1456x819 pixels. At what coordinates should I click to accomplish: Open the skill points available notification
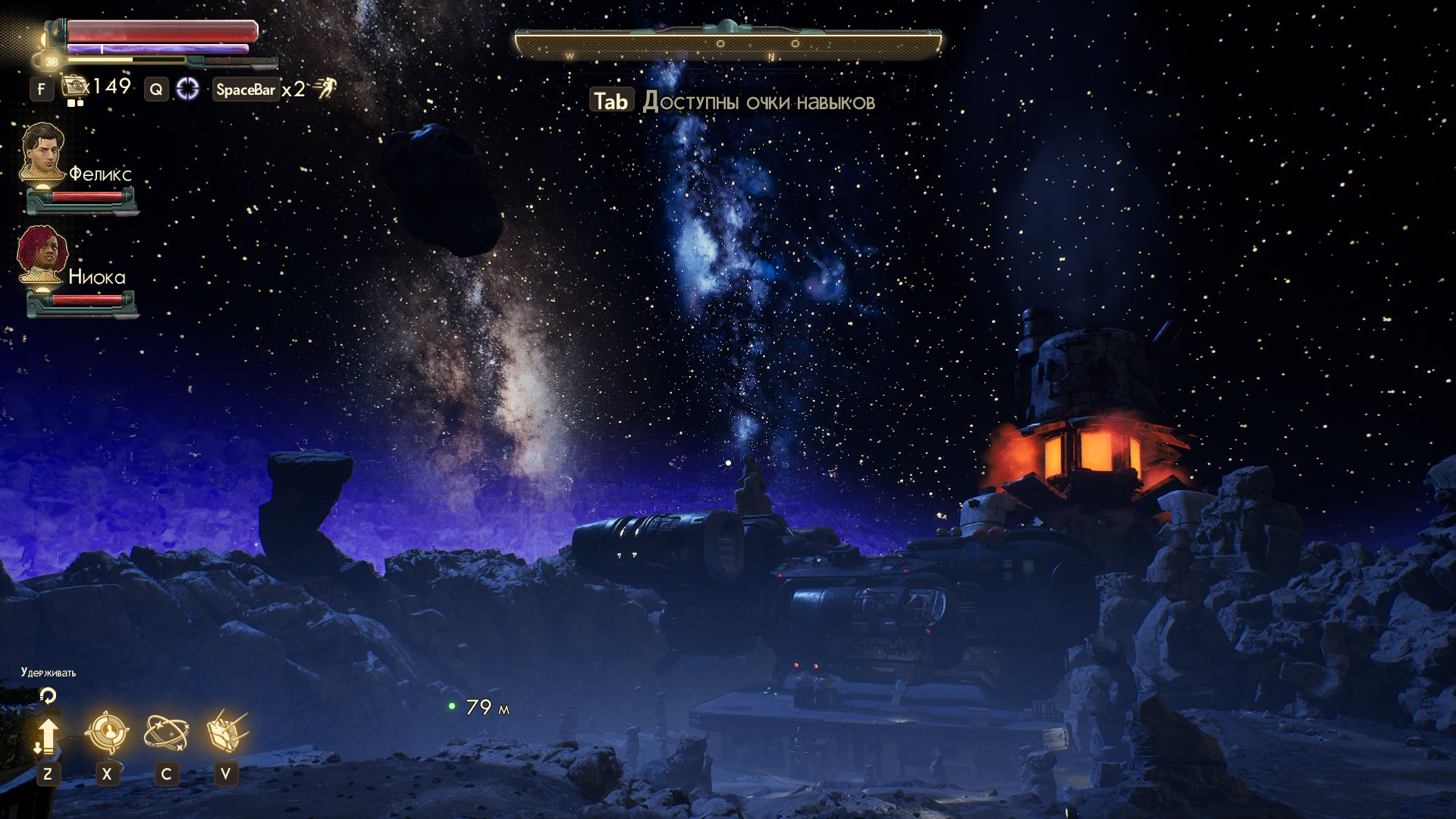[733, 102]
